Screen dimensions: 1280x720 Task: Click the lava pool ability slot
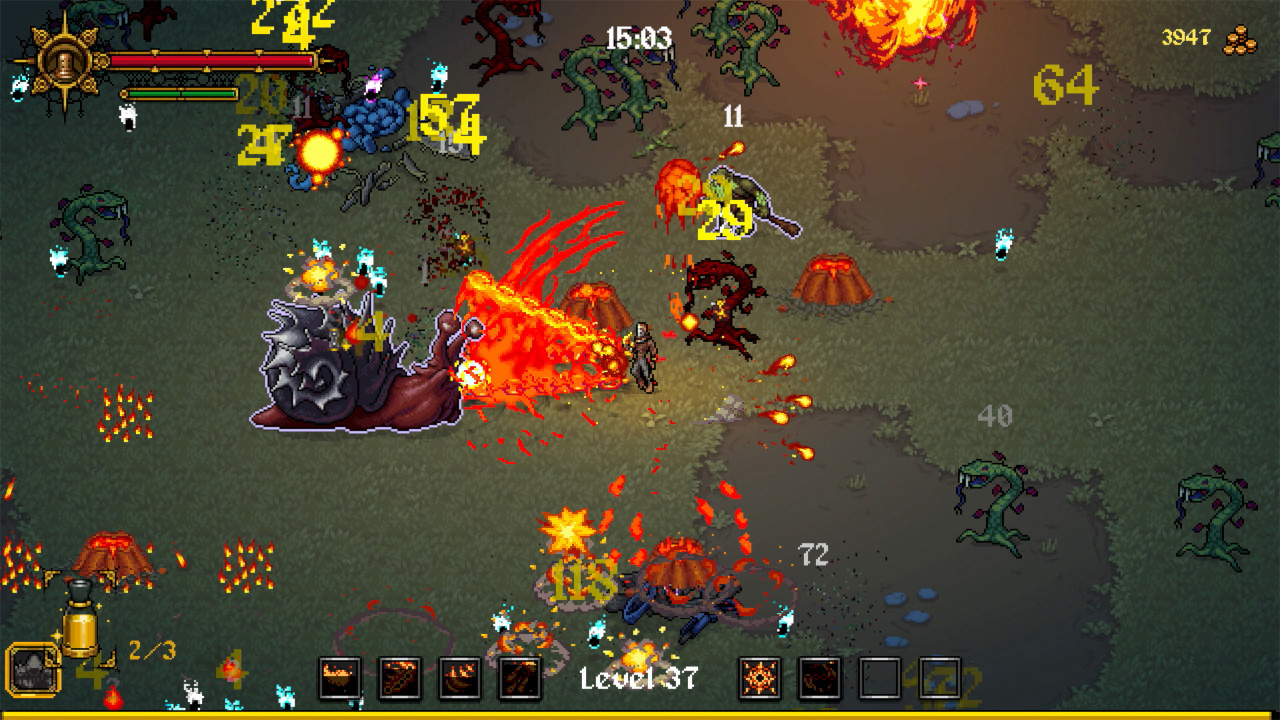[x=340, y=678]
